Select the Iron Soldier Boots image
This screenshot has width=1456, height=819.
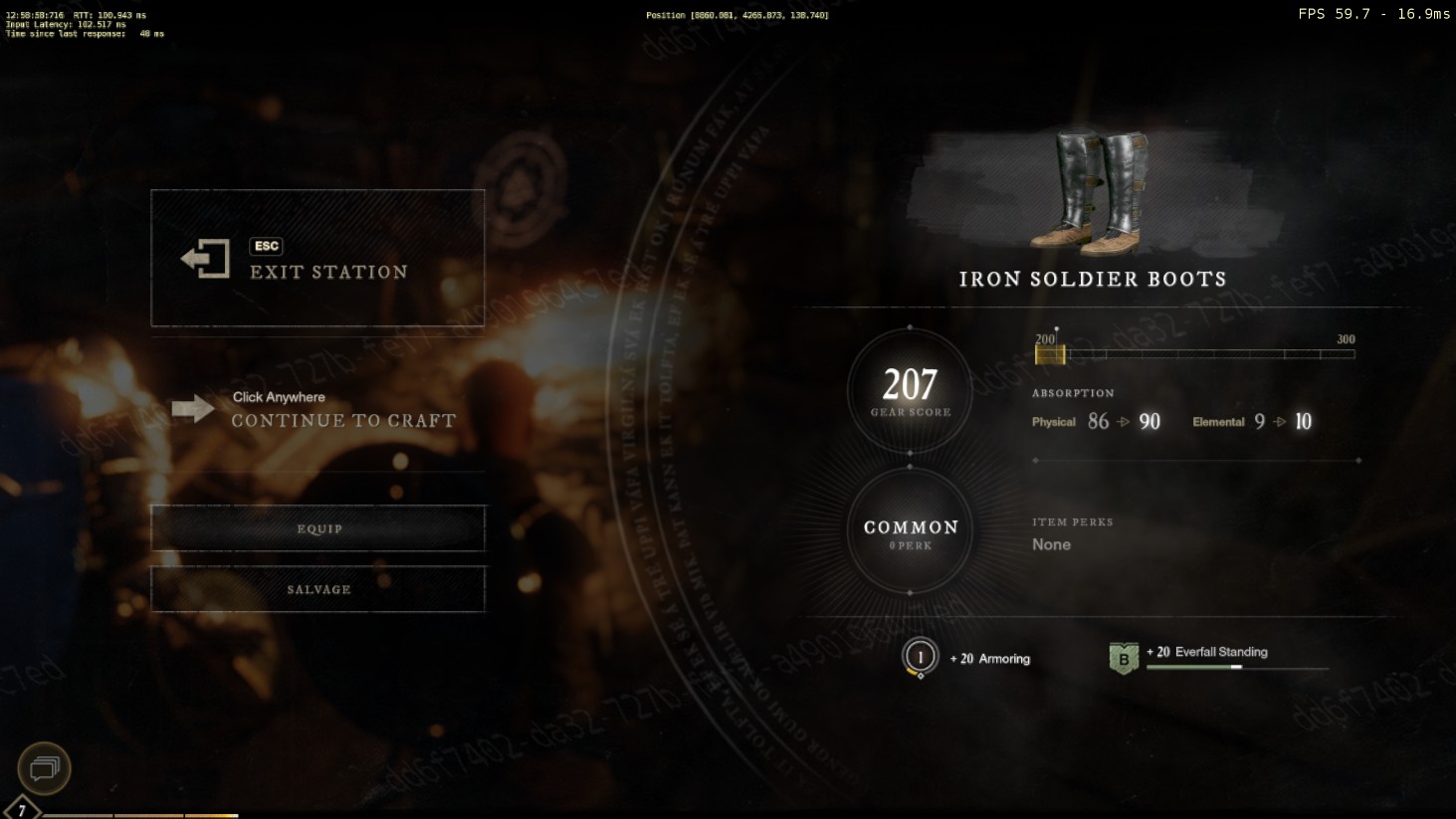click(x=1090, y=191)
